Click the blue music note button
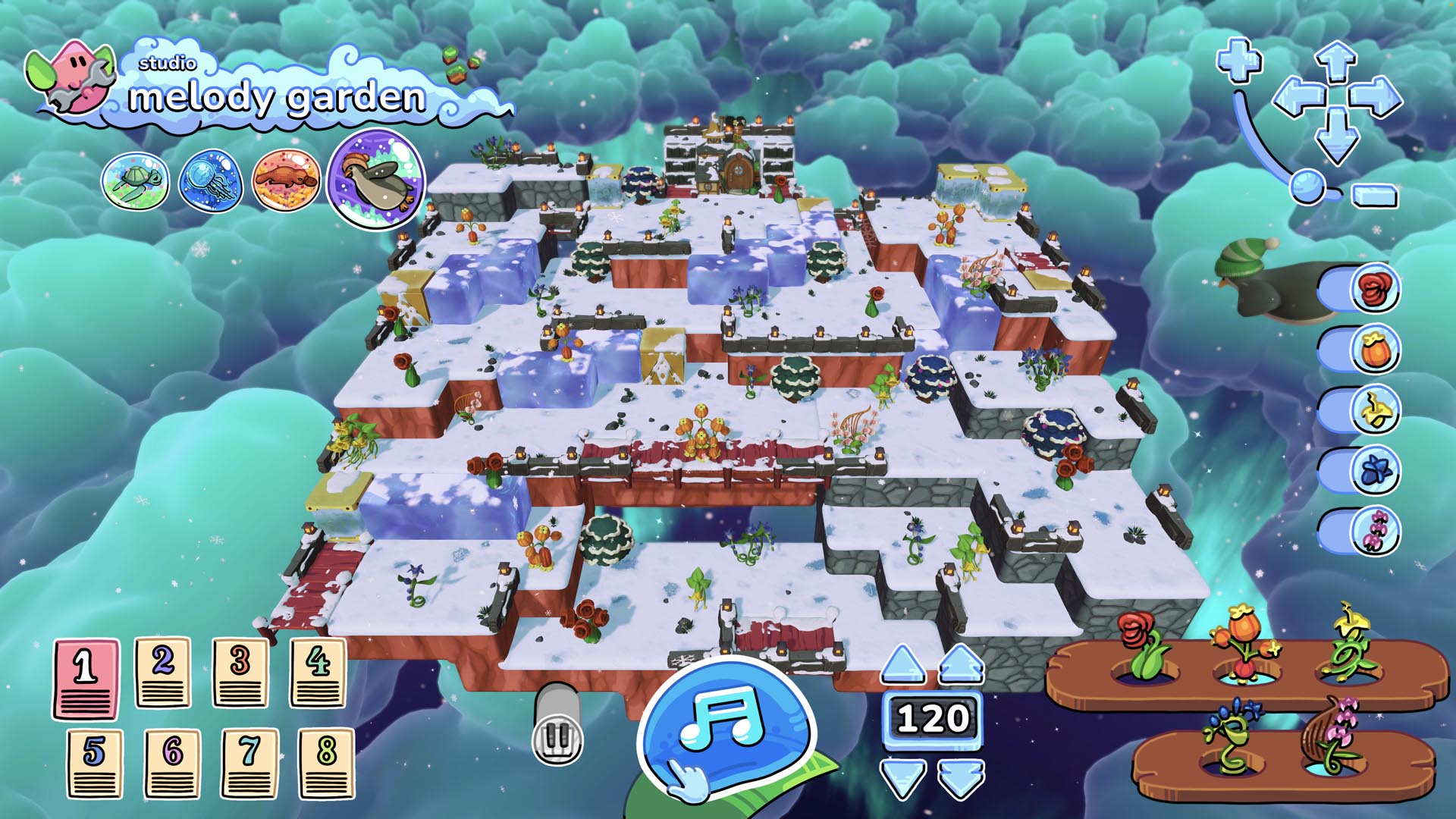The width and height of the screenshot is (1456, 819). (x=723, y=724)
